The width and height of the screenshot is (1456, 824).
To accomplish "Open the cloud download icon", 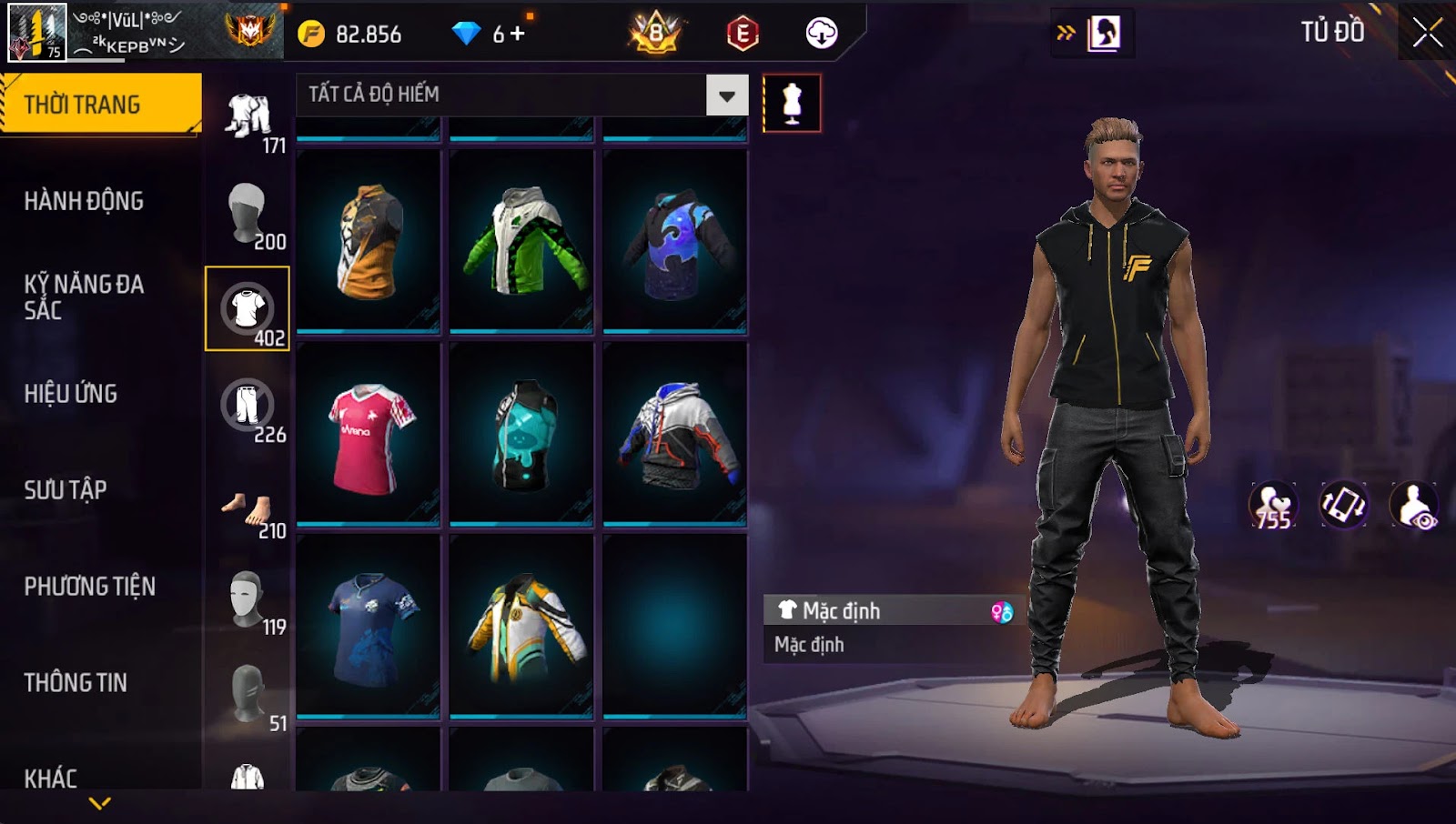I will (821, 34).
